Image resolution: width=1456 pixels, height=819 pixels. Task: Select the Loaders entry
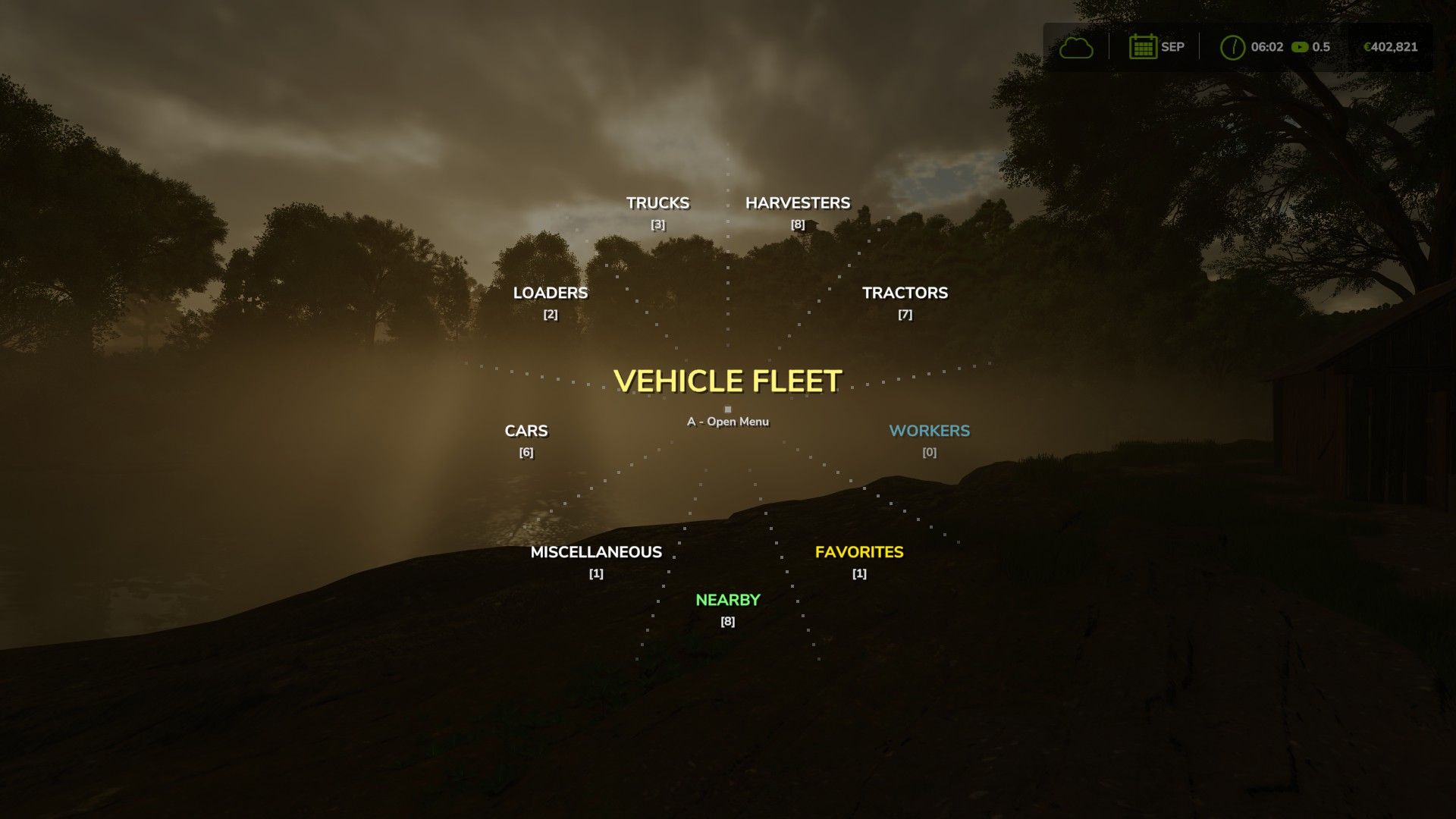click(x=551, y=293)
